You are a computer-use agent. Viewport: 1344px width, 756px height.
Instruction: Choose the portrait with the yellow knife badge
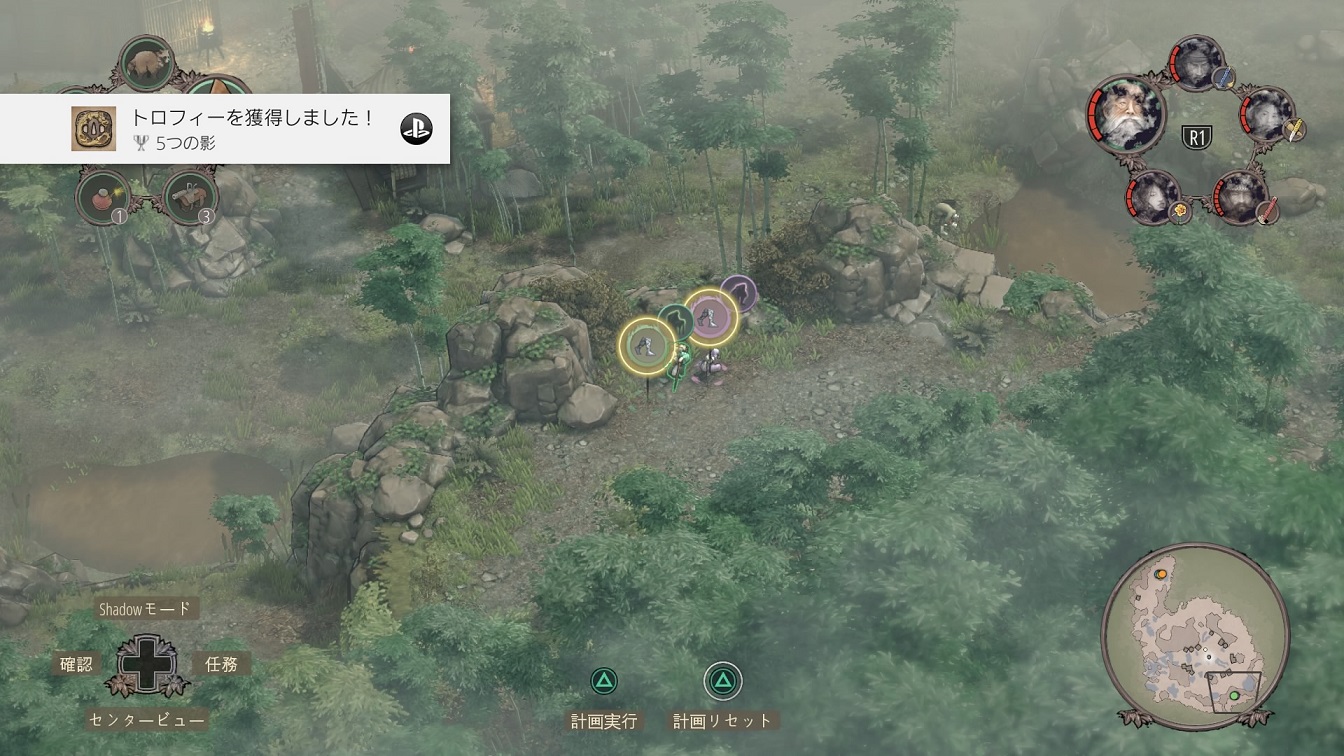tap(1268, 114)
